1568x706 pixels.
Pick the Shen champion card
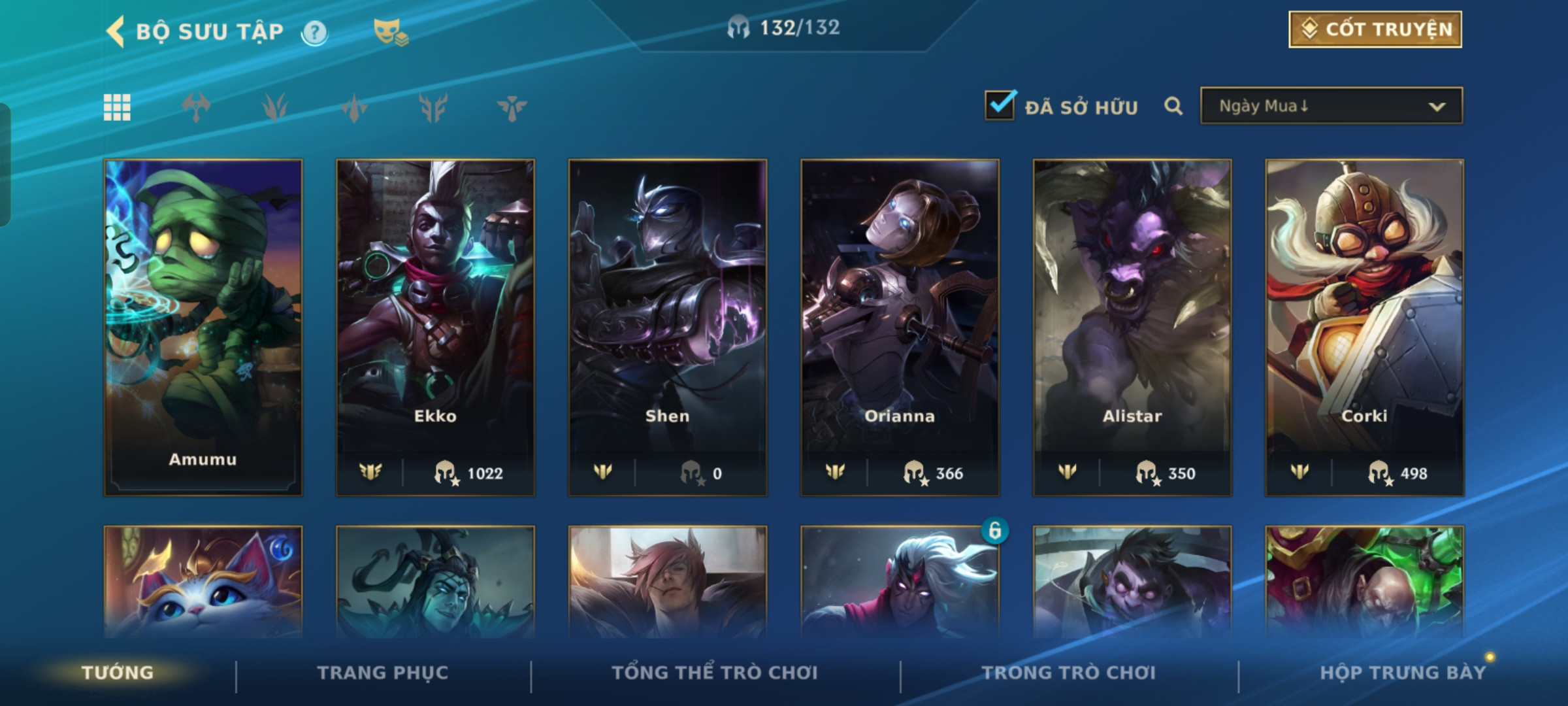[x=667, y=327]
